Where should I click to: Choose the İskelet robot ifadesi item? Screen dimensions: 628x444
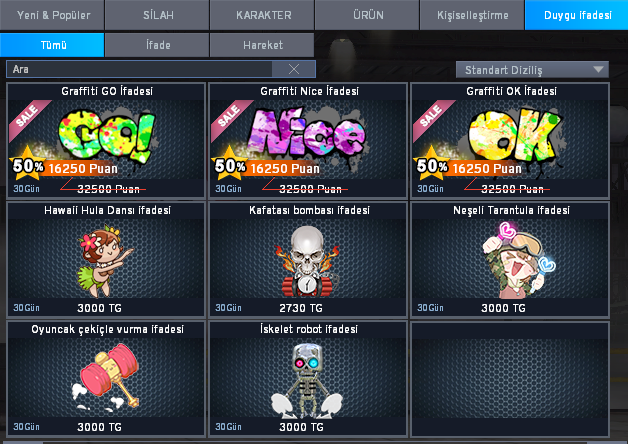(307, 379)
